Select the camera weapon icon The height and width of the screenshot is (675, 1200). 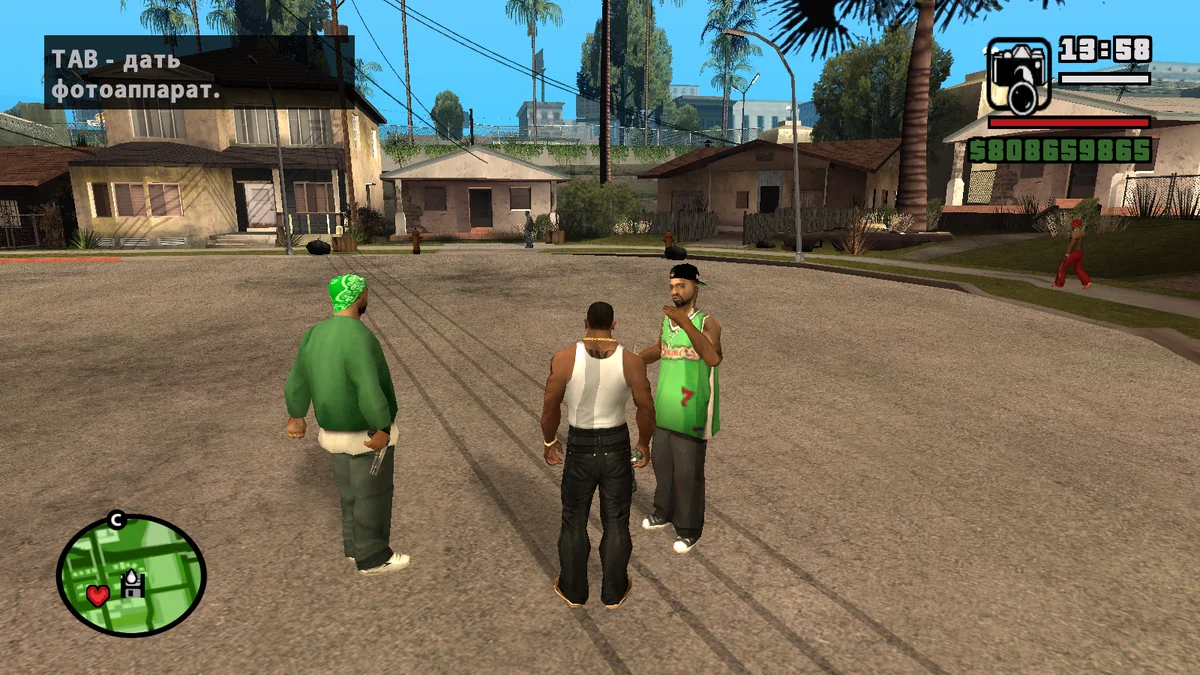[1018, 75]
